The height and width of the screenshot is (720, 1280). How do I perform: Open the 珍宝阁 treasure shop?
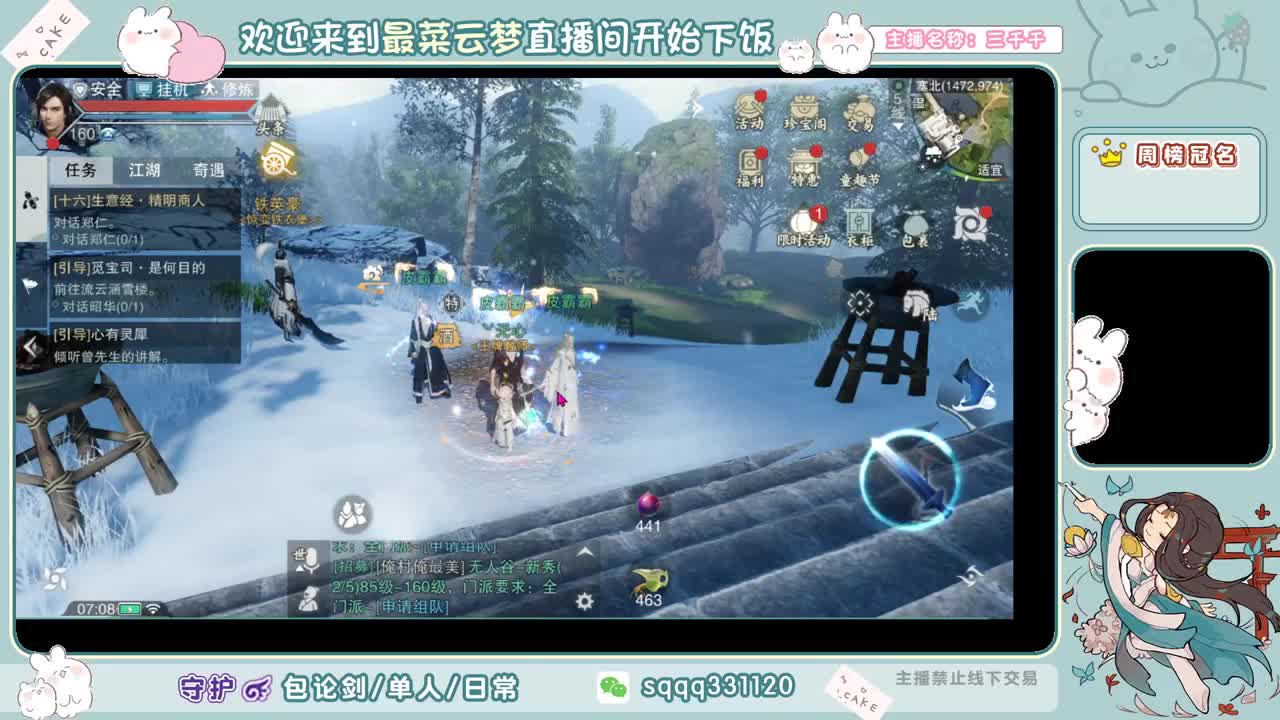click(805, 109)
